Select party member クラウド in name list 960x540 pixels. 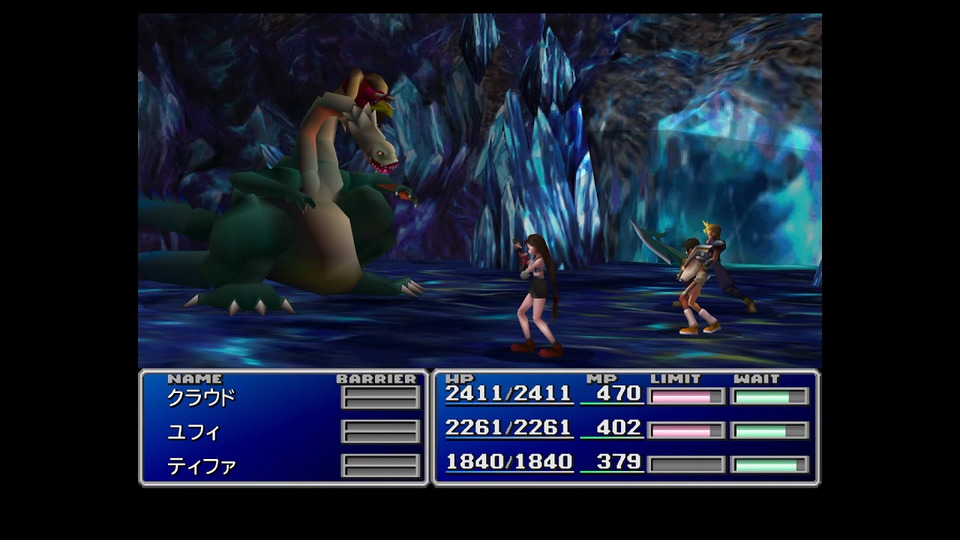pos(201,397)
